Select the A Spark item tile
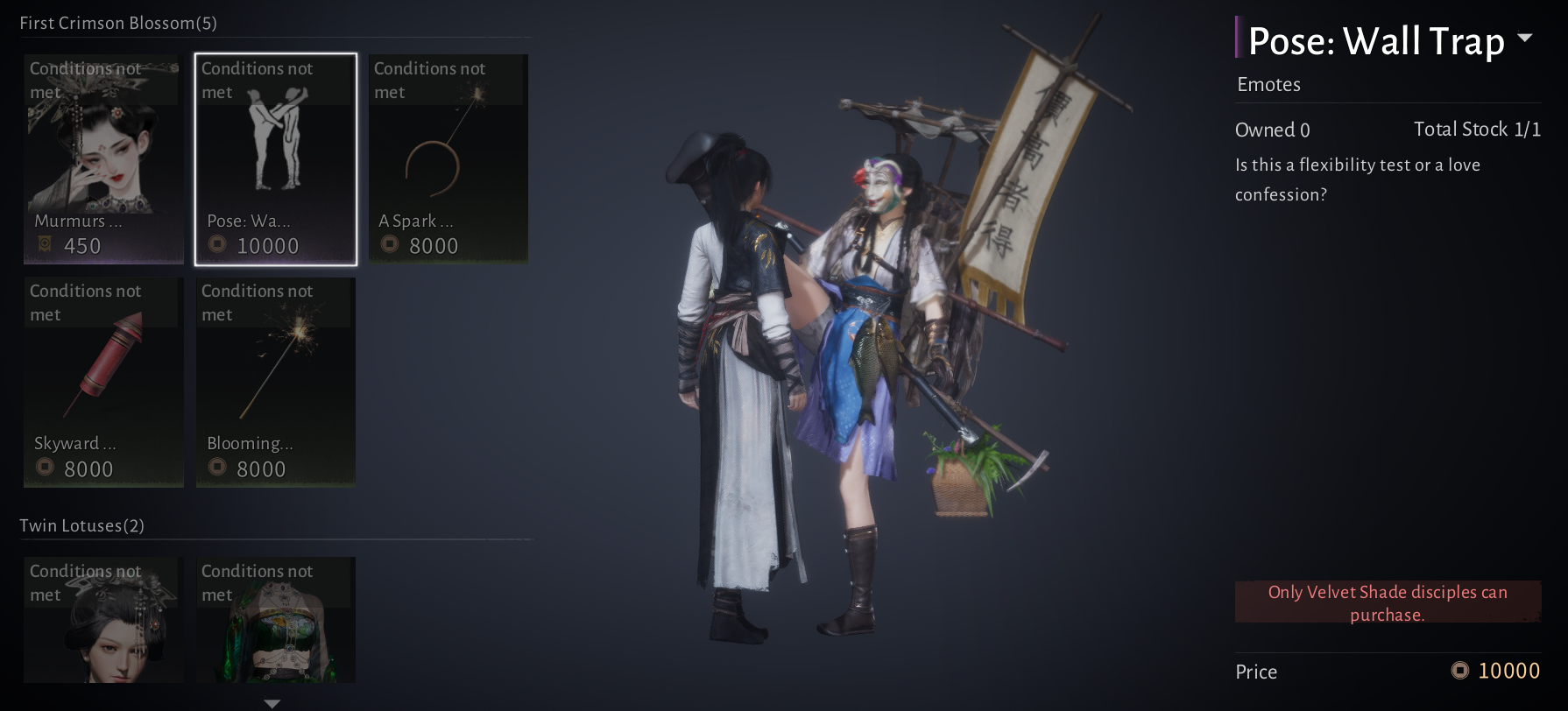The height and width of the screenshot is (711, 1568). [448, 158]
